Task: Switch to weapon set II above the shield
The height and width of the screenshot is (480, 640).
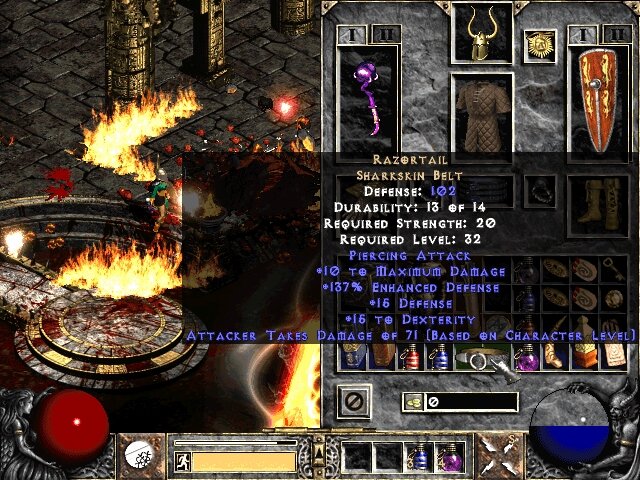Action: [x=612, y=34]
